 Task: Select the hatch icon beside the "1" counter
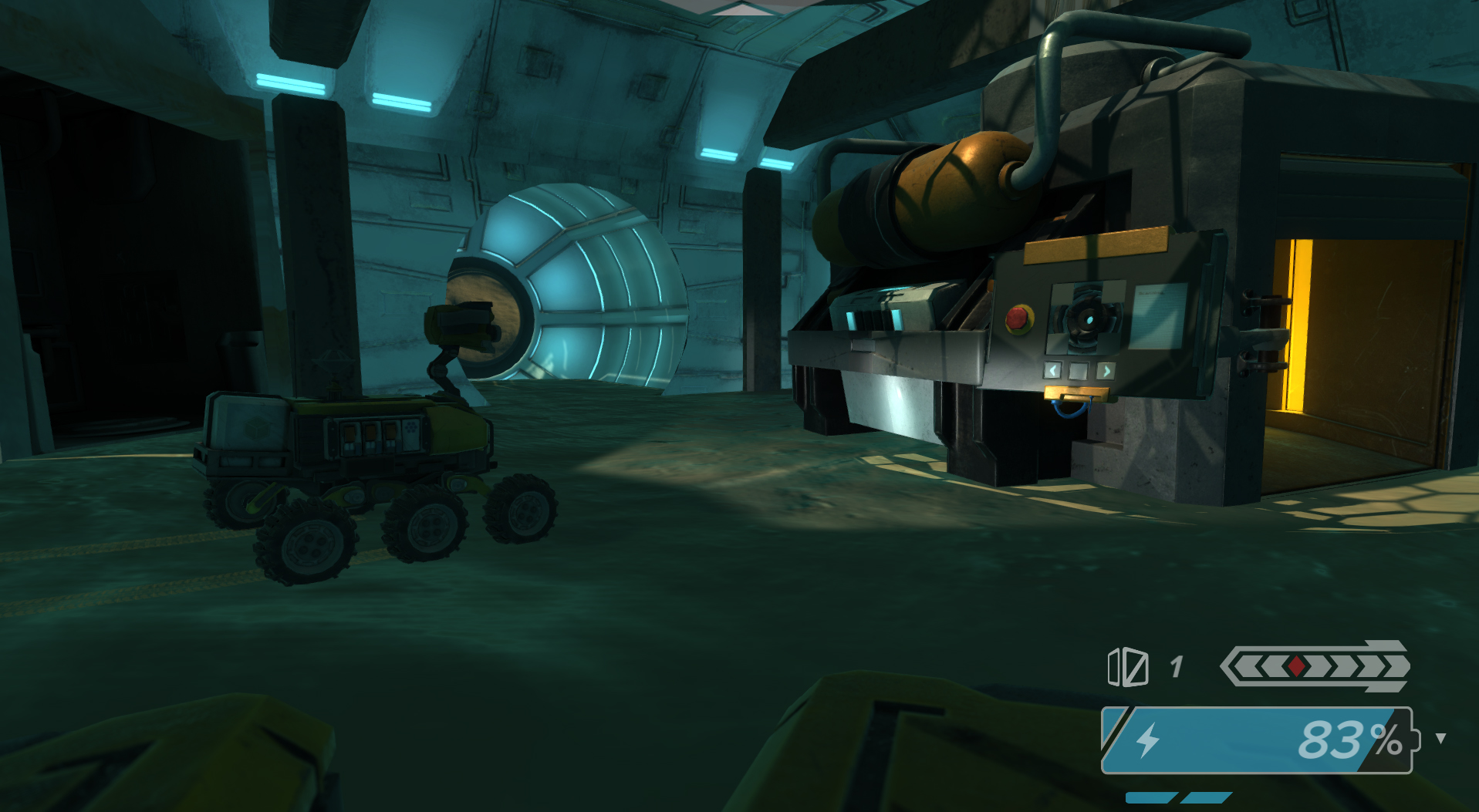tap(1127, 667)
